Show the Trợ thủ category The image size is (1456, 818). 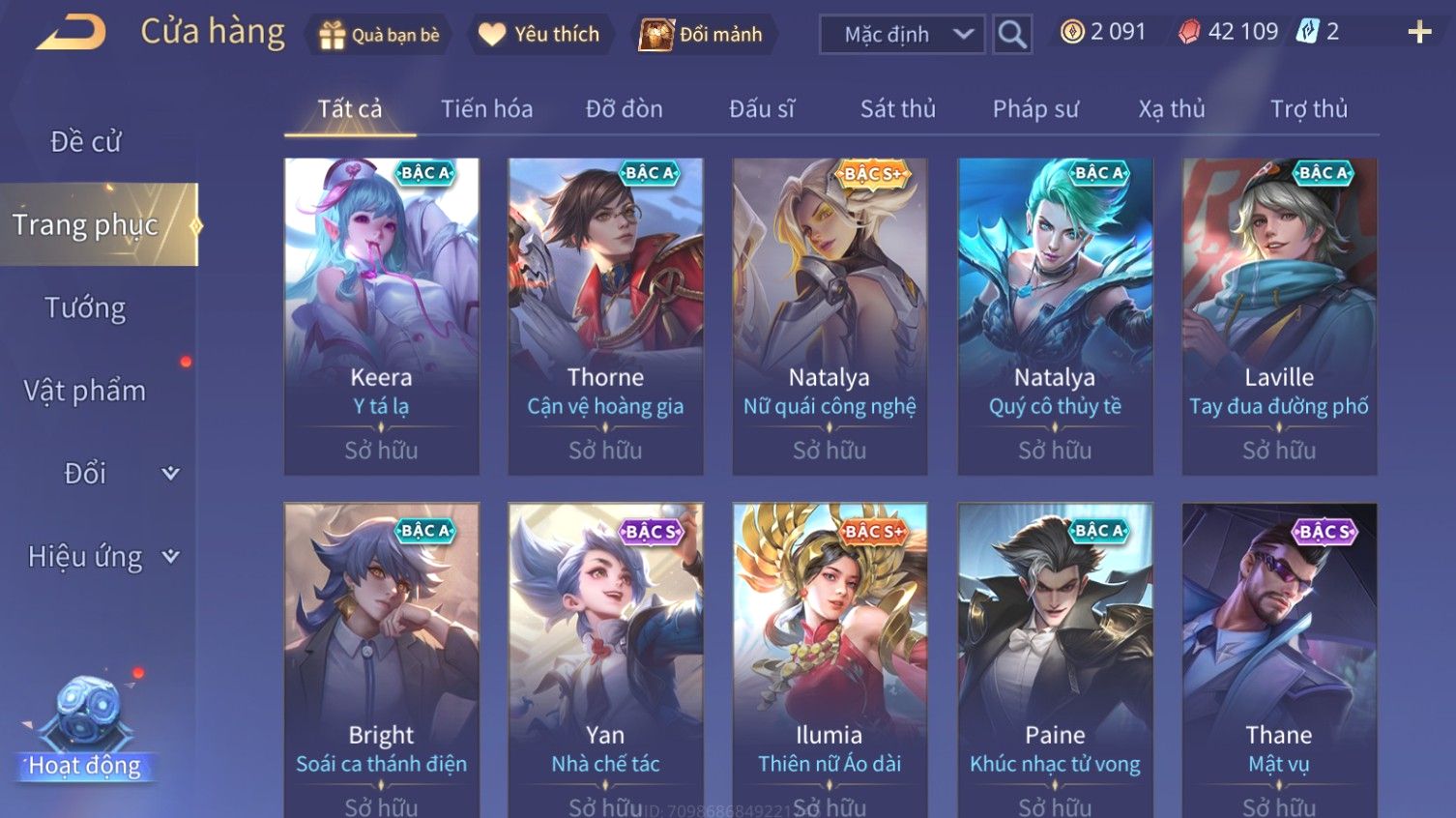point(1308,109)
